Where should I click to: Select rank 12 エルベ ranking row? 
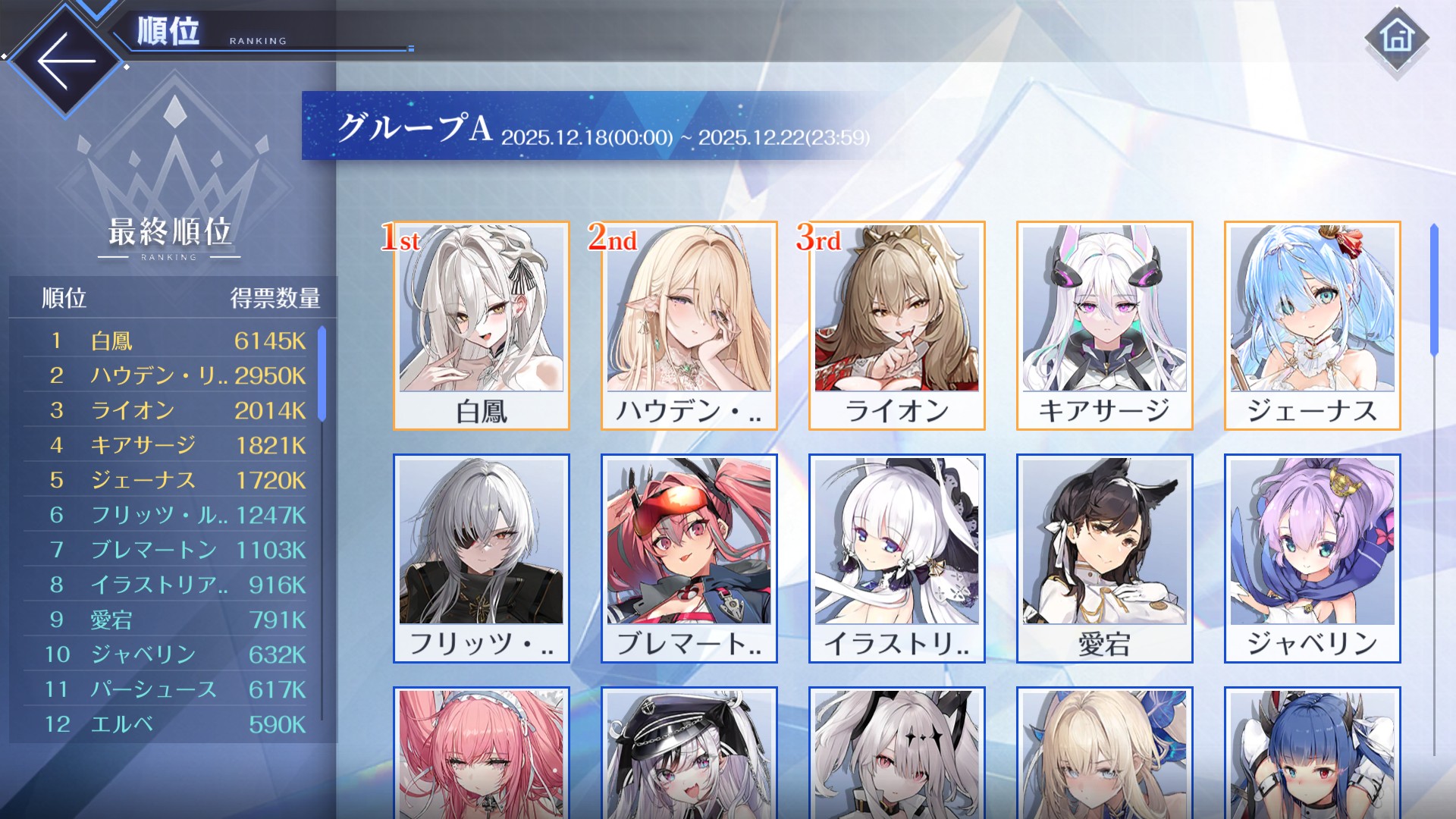click(x=165, y=724)
